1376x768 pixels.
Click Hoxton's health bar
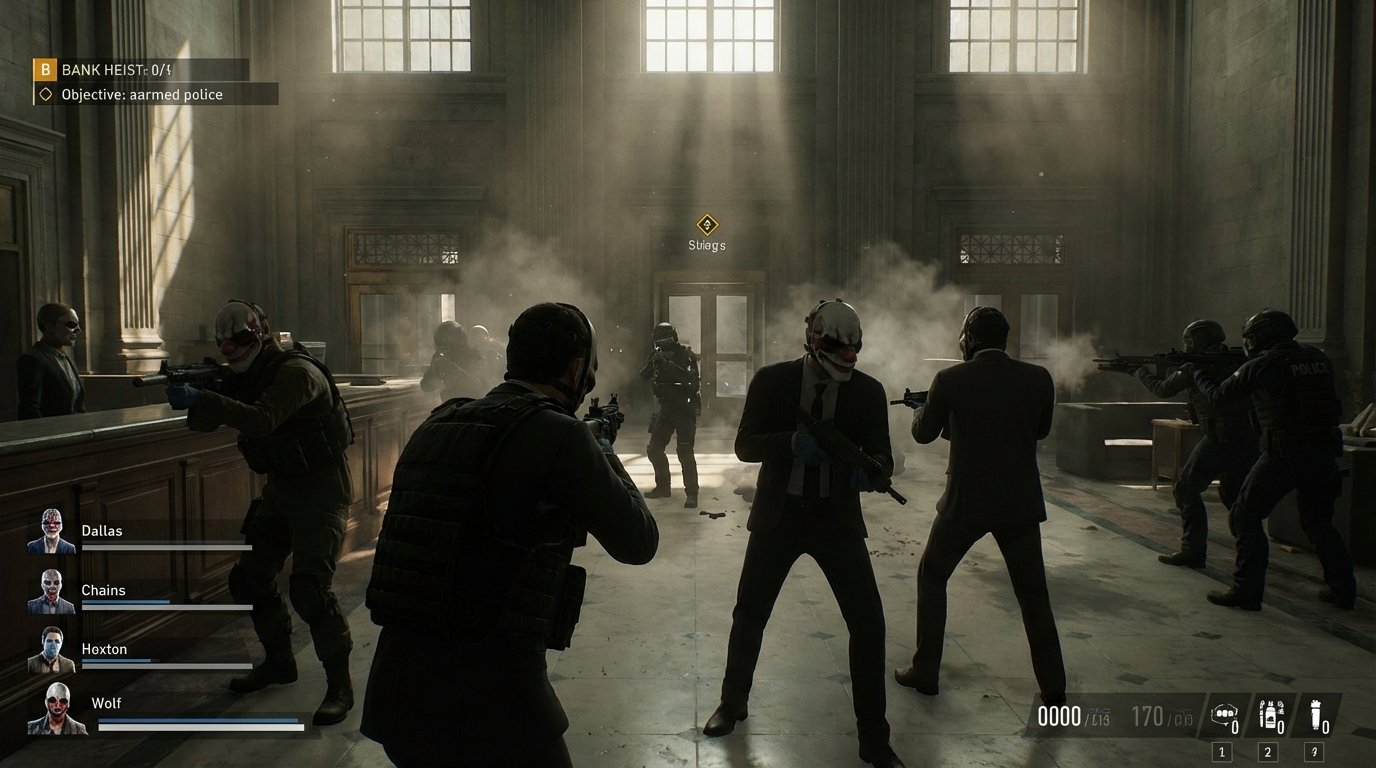tap(160, 665)
